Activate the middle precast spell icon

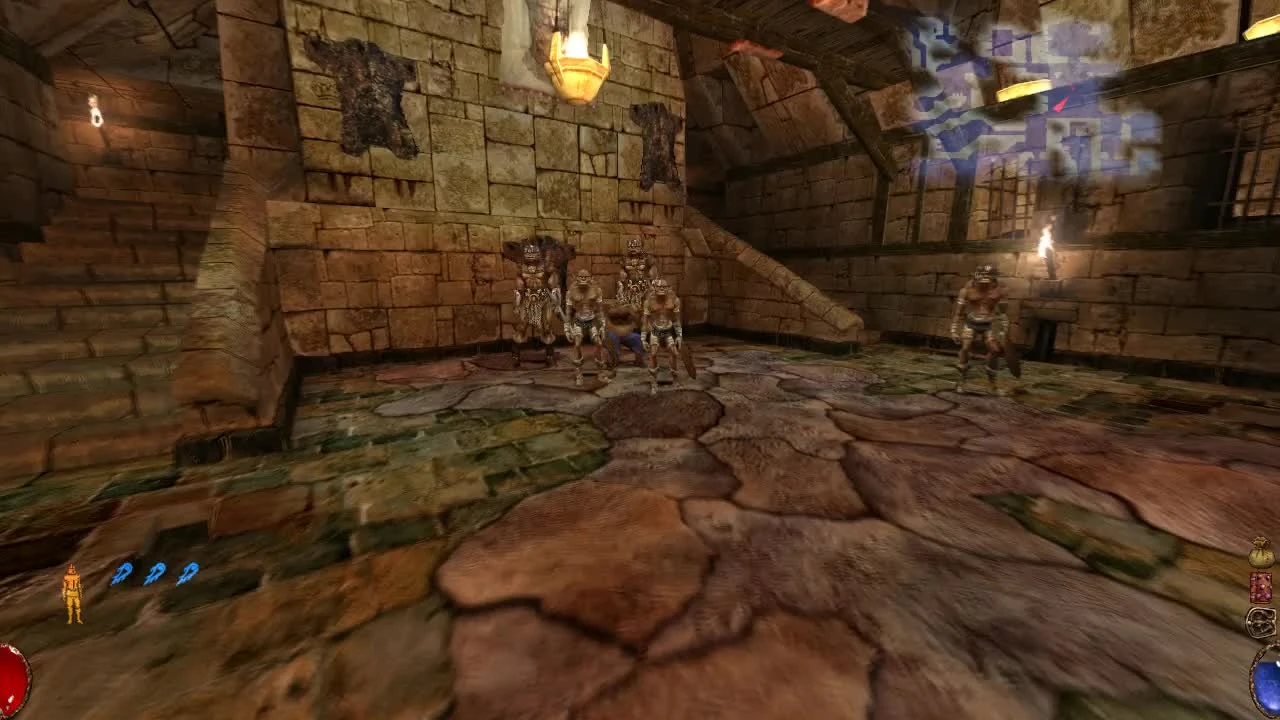coord(154,573)
